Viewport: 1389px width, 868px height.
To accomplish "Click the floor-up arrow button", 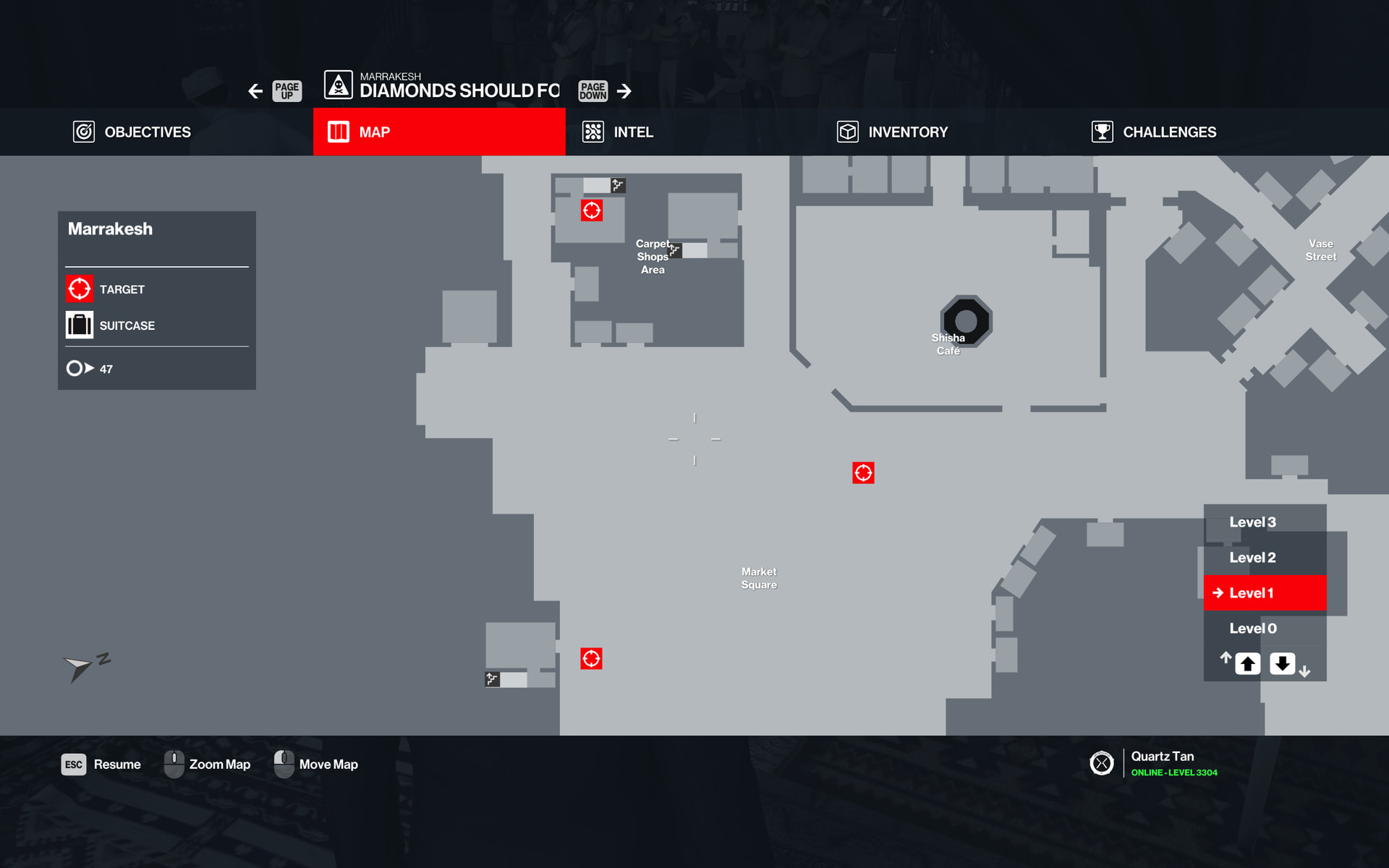I will pyautogui.click(x=1247, y=663).
